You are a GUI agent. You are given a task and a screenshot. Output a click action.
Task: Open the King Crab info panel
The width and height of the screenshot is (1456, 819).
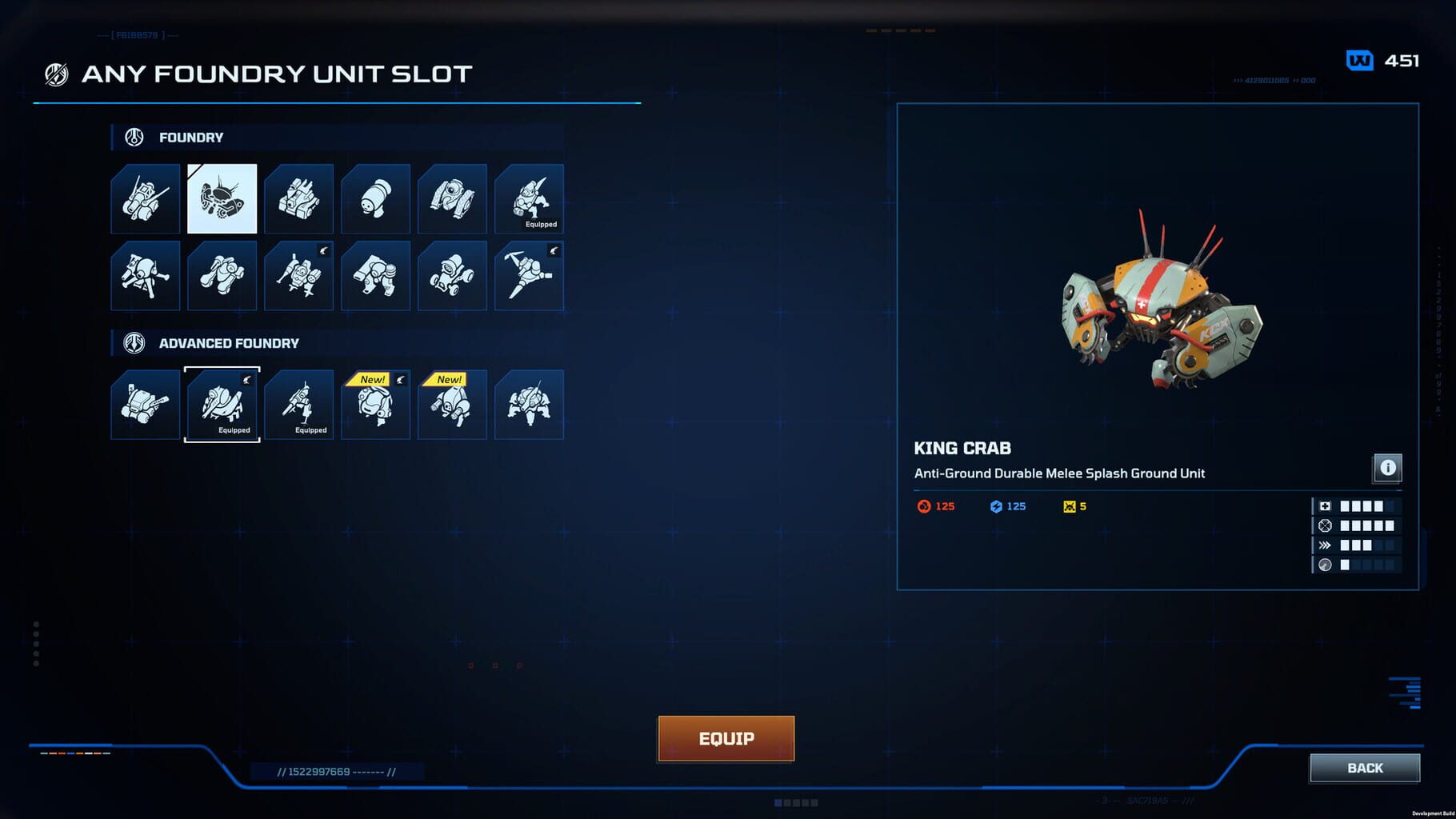[x=1390, y=468]
